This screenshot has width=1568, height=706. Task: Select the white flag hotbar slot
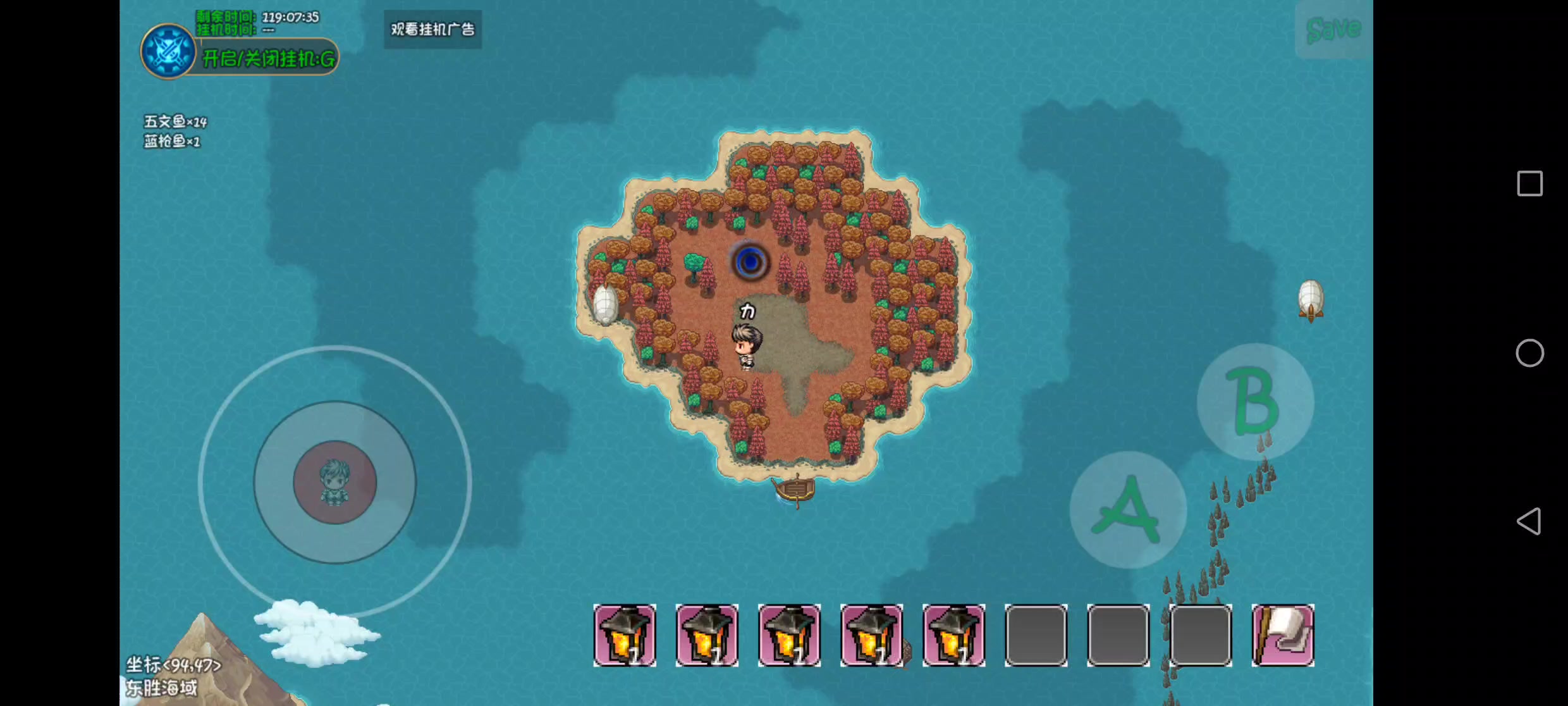[1282, 635]
